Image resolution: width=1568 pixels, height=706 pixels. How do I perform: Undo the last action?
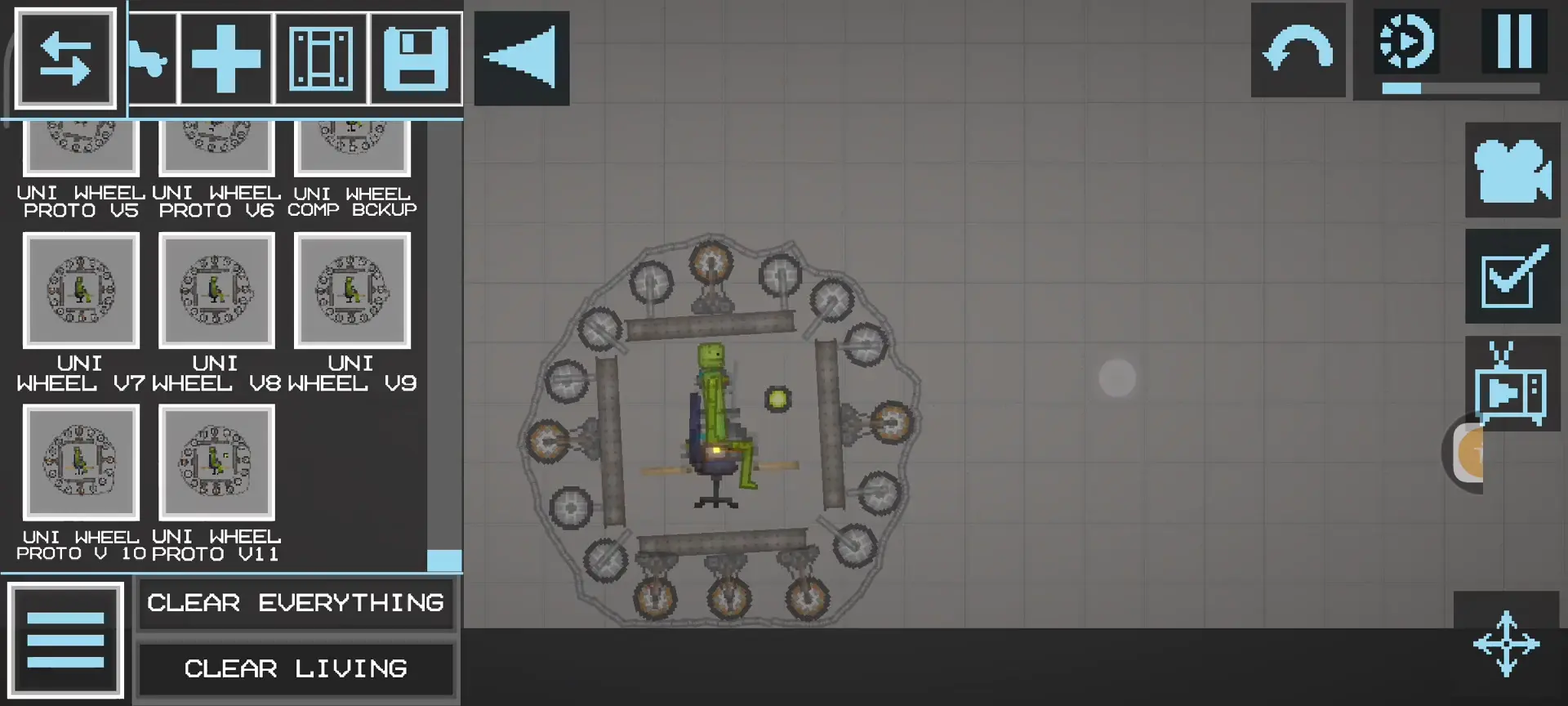pyautogui.click(x=1298, y=49)
